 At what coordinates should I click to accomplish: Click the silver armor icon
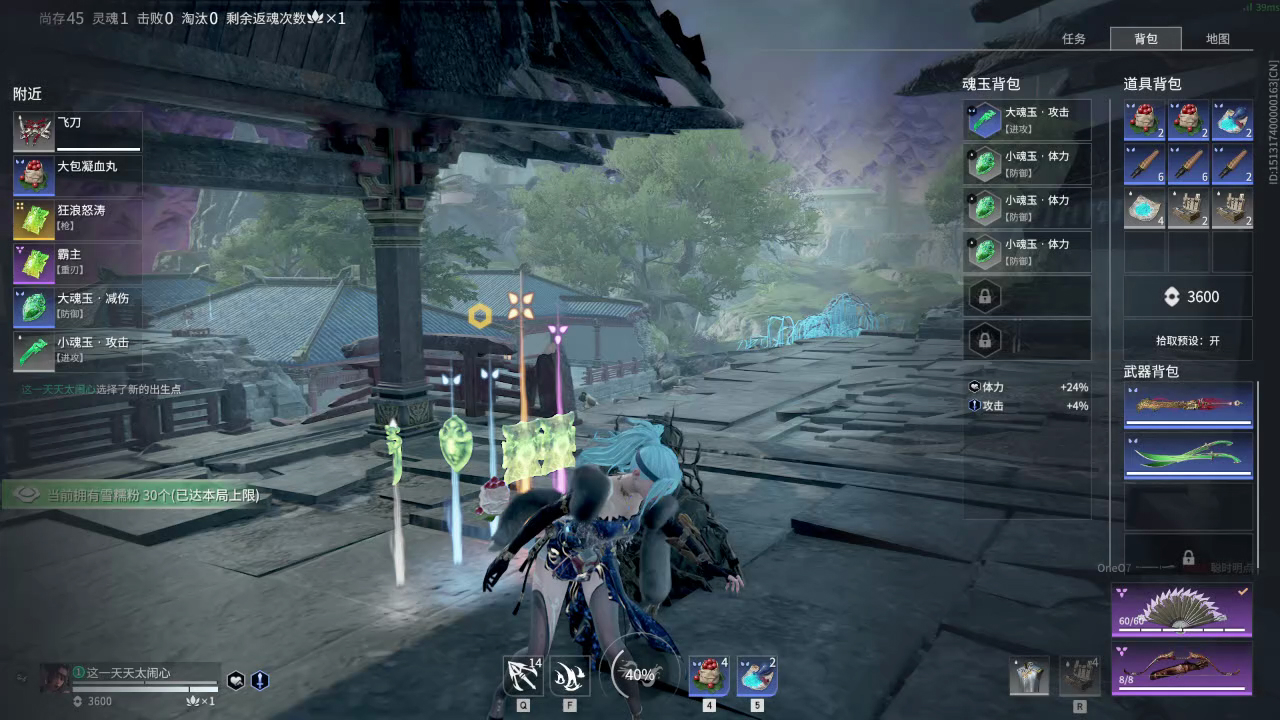[1029, 676]
